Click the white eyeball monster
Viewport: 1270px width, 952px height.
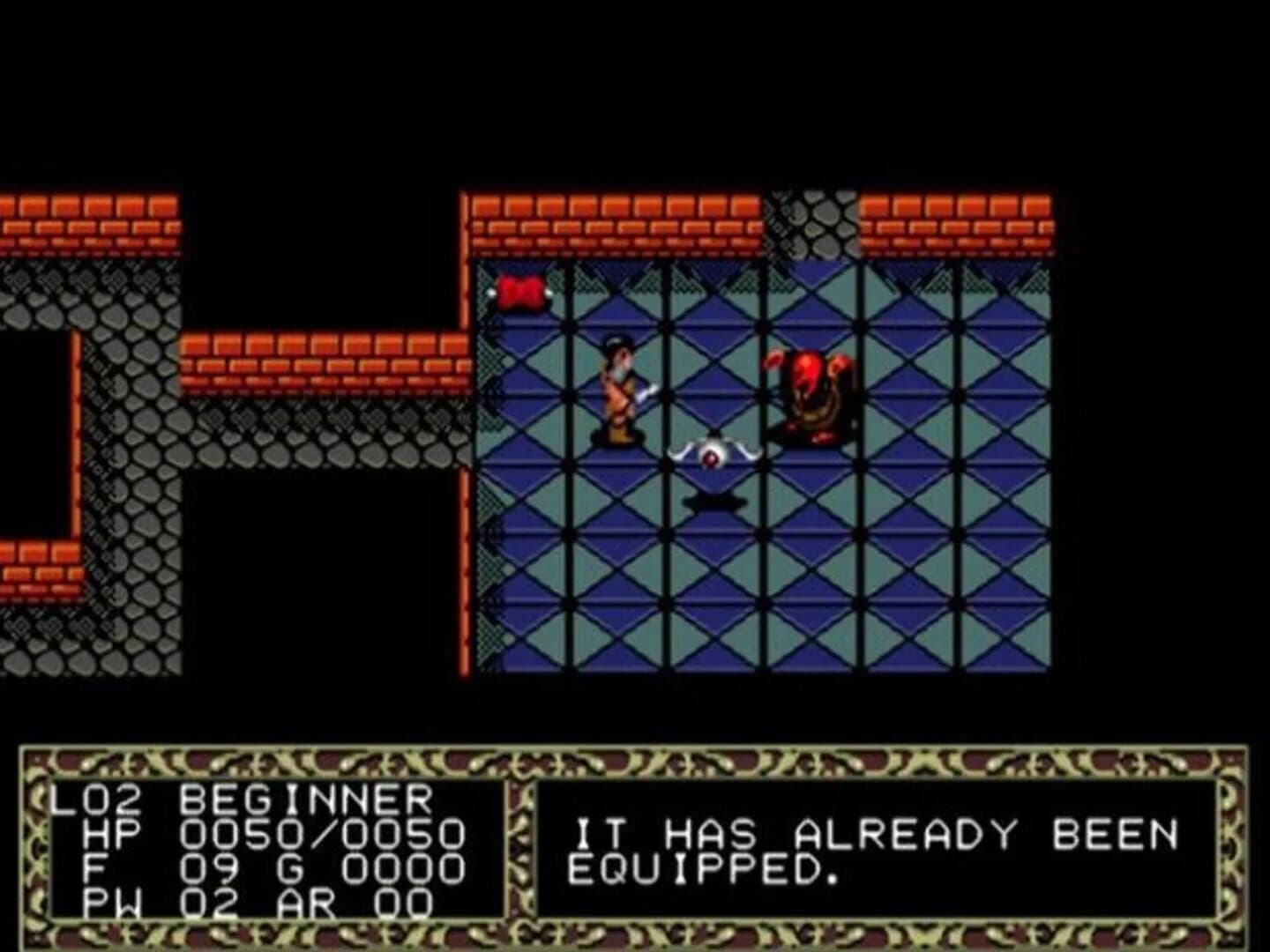pos(711,454)
